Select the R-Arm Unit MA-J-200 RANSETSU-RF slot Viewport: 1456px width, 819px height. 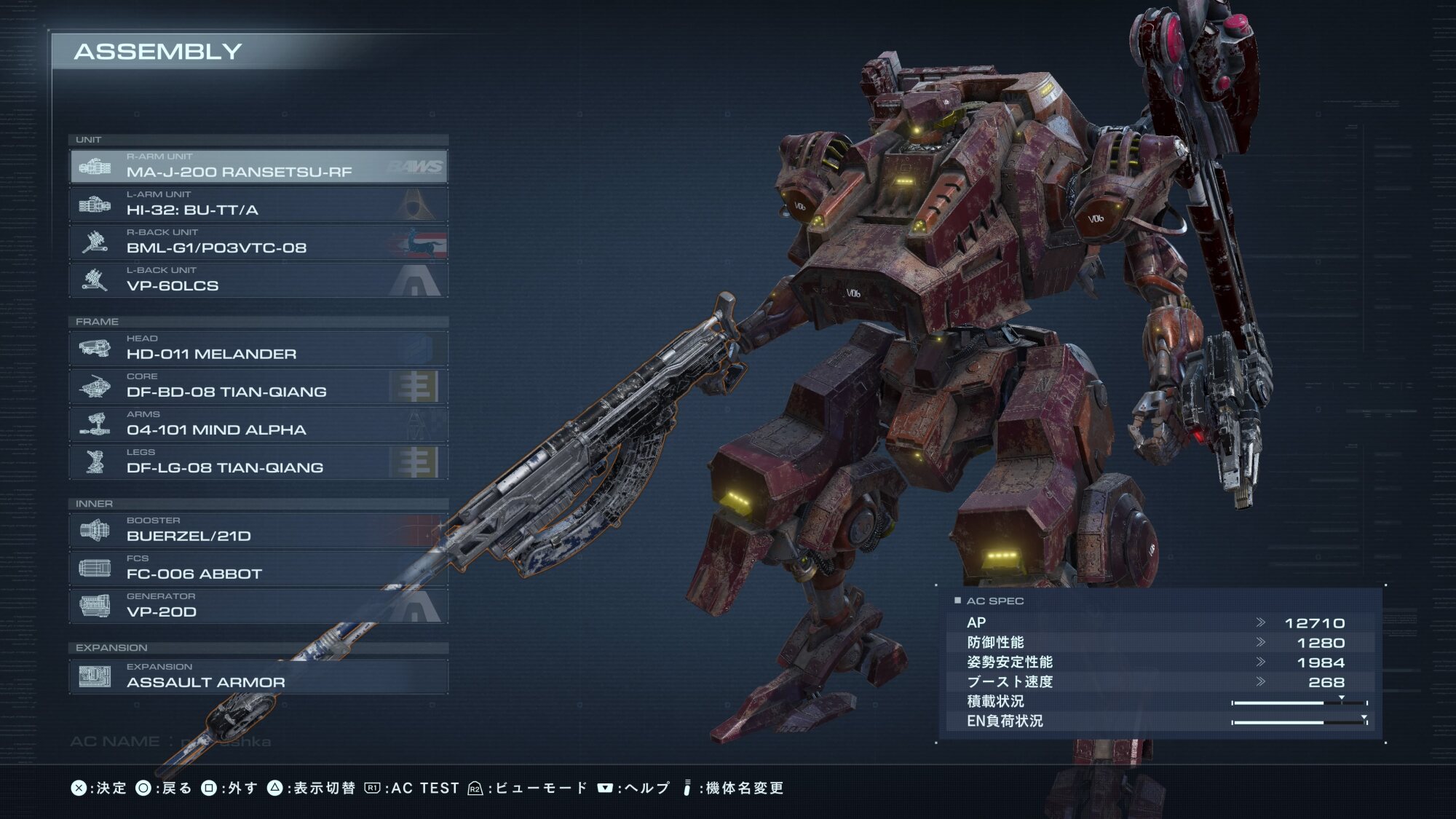(258, 167)
